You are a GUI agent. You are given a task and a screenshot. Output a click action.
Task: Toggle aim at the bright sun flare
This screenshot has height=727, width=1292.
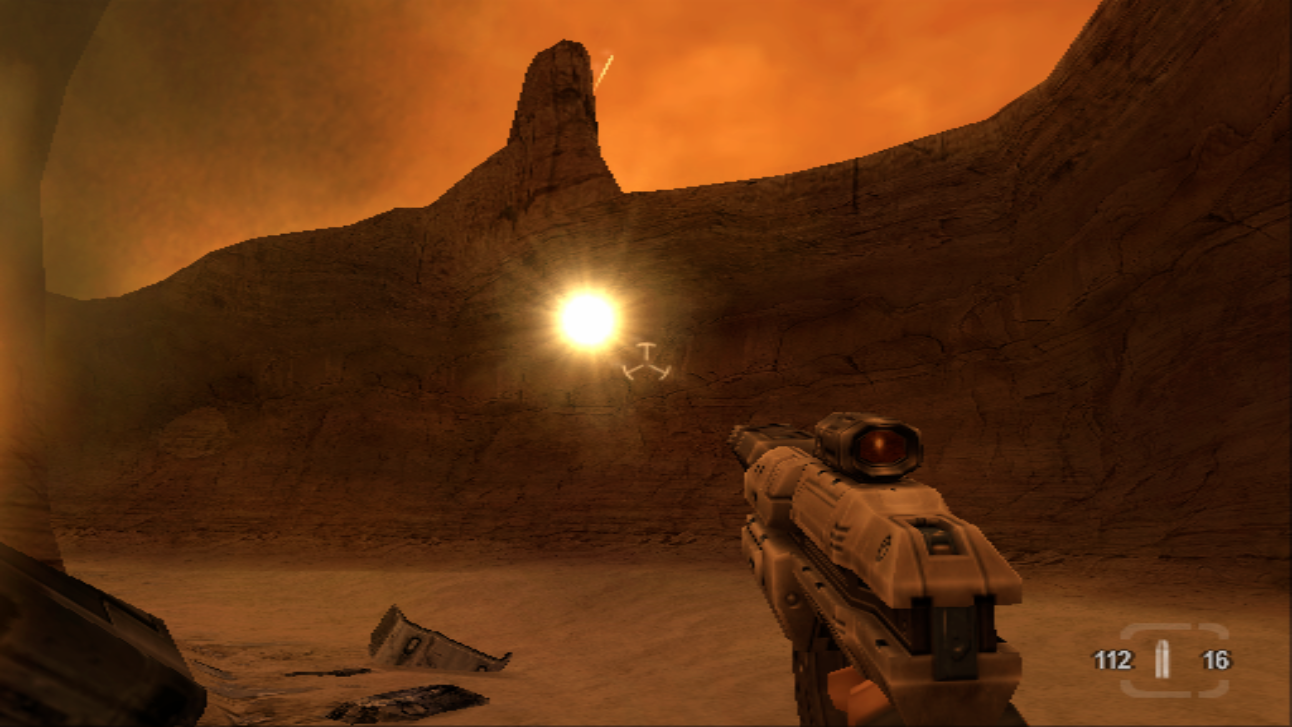(x=586, y=318)
